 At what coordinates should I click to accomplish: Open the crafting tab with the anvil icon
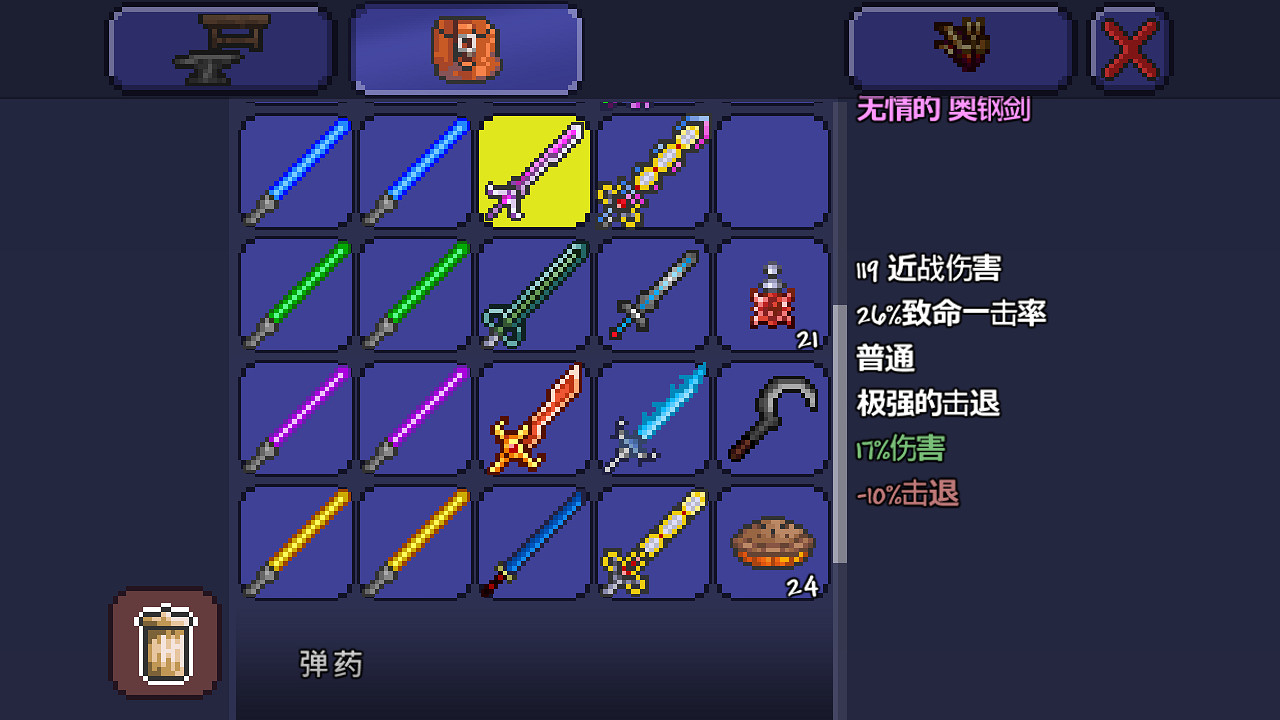pos(220,47)
